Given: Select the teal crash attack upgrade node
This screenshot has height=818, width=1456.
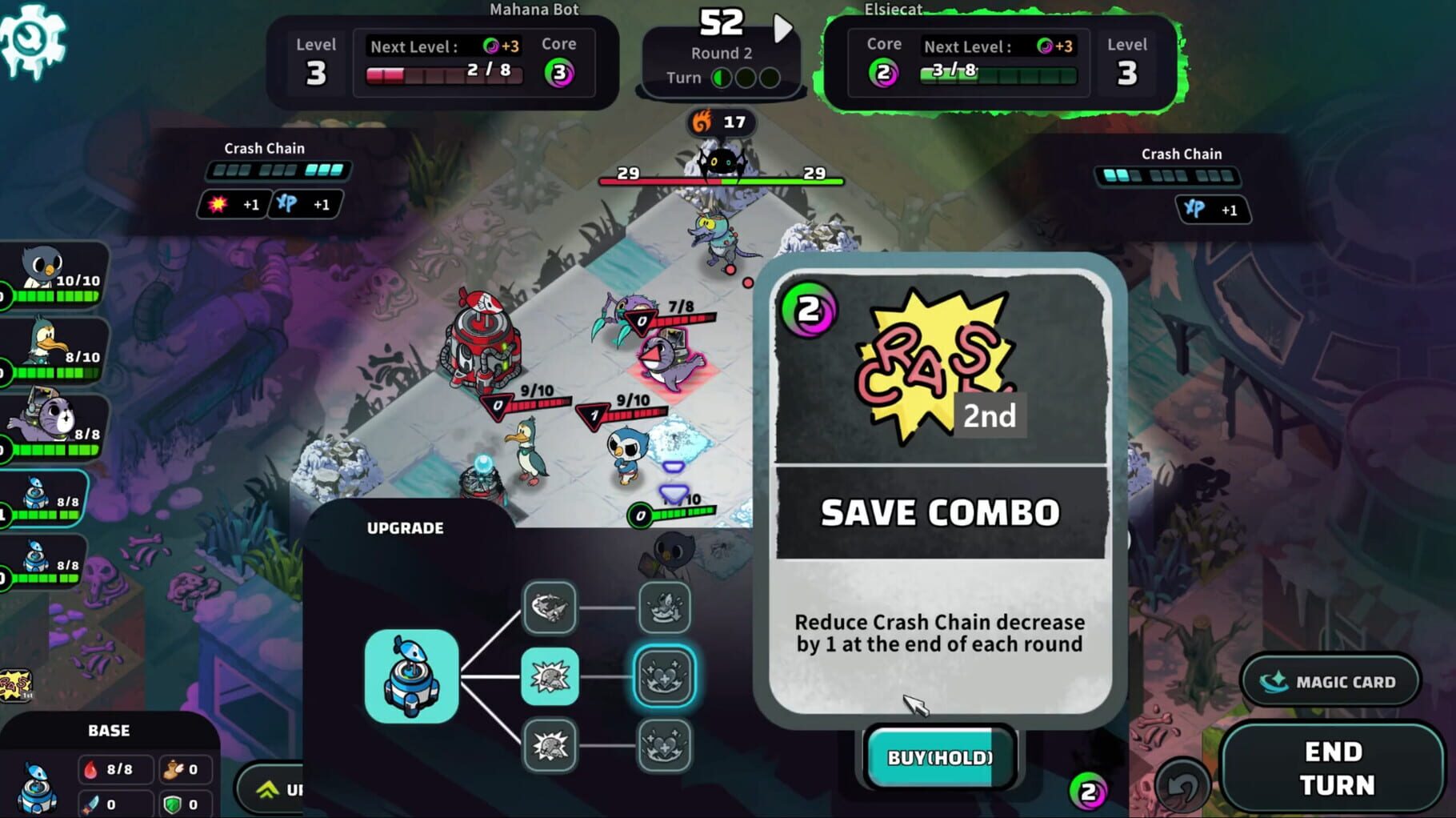Looking at the screenshot, I should (549, 675).
